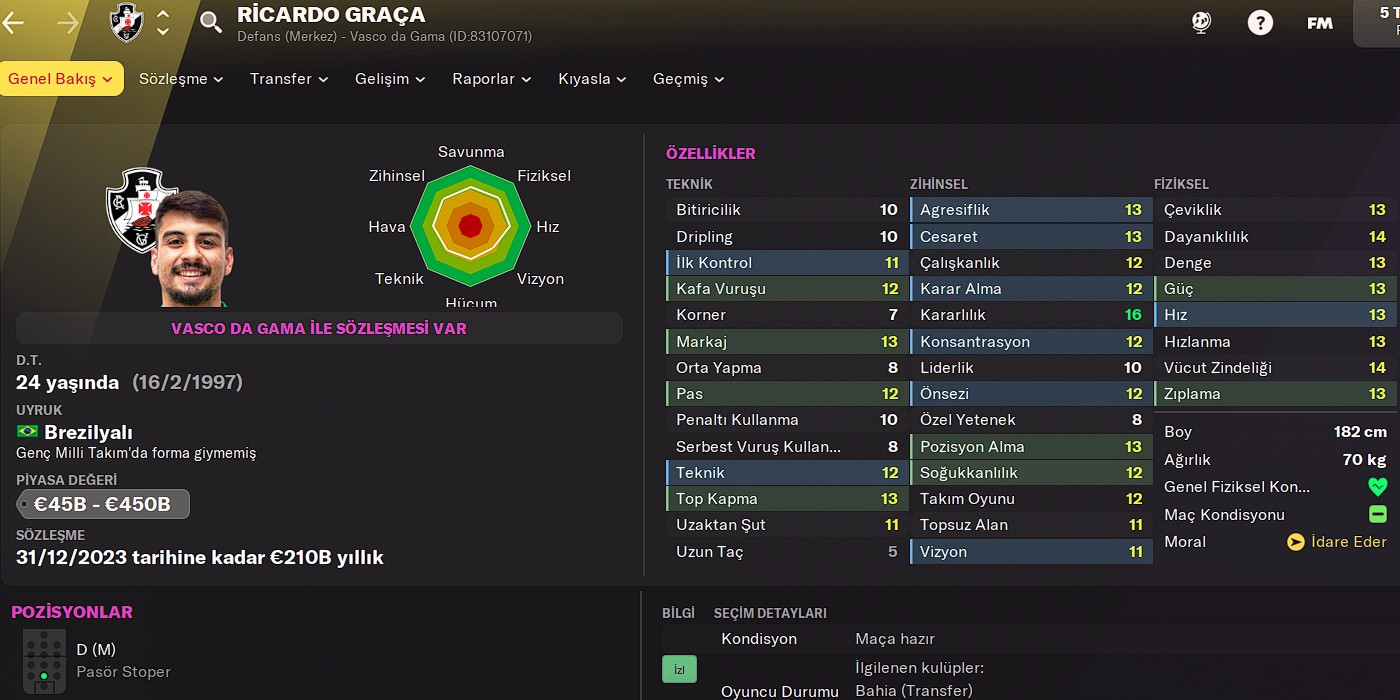Viewport: 1400px width, 700px height.
Task: Open the Genel Bakış tab
Action: click(61, 79)
